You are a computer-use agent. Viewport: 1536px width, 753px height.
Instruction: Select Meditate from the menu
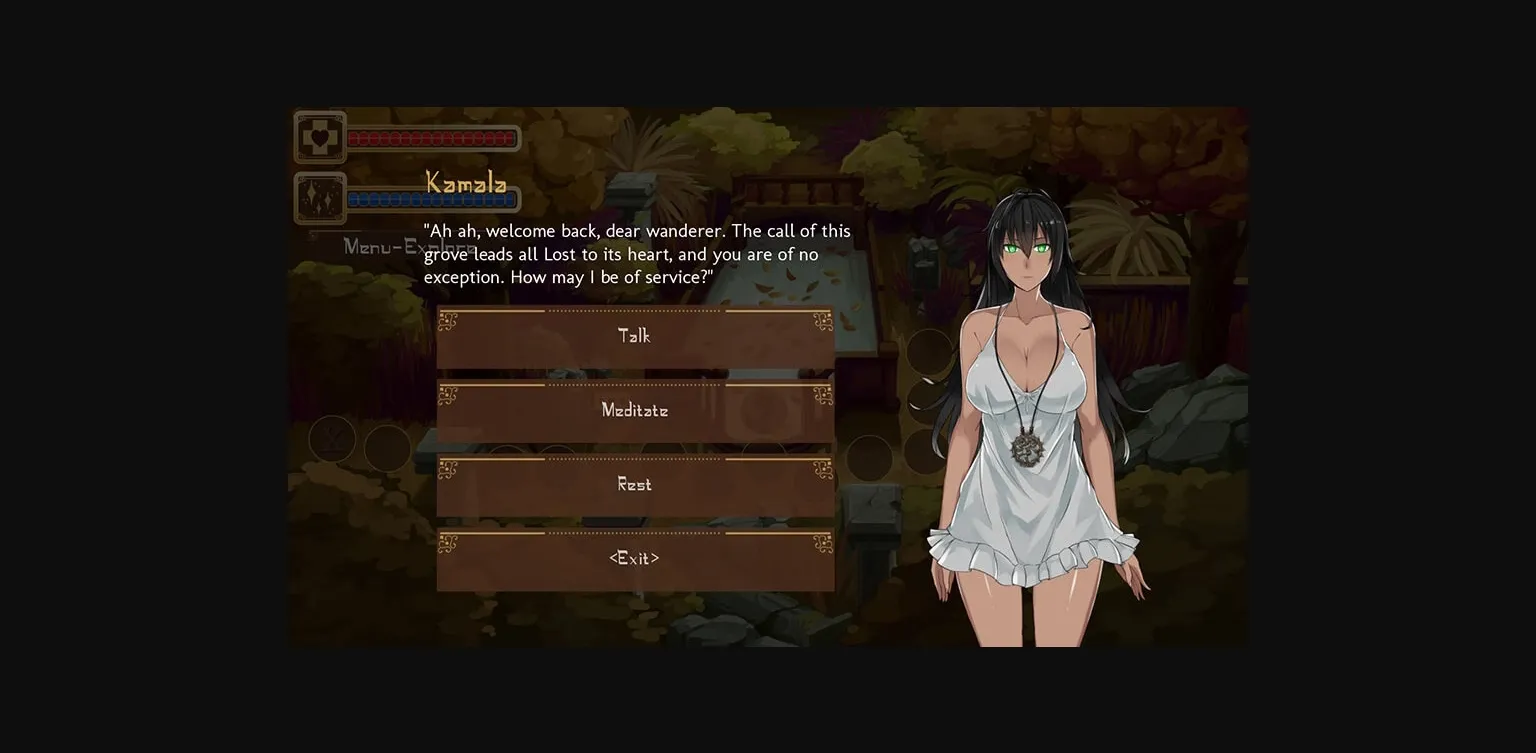635,410
